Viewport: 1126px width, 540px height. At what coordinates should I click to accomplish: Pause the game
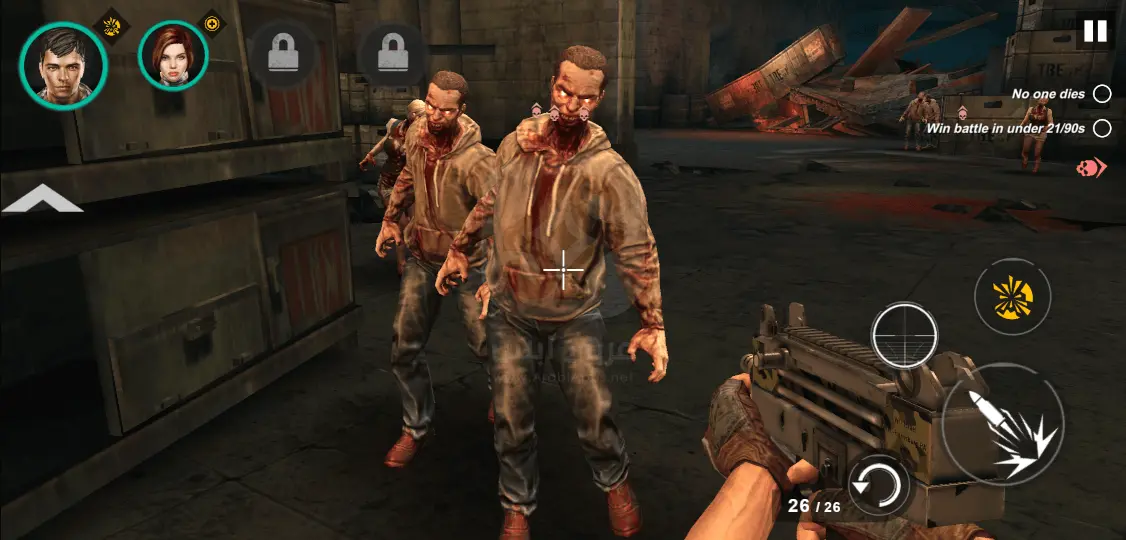[1095, 31]
